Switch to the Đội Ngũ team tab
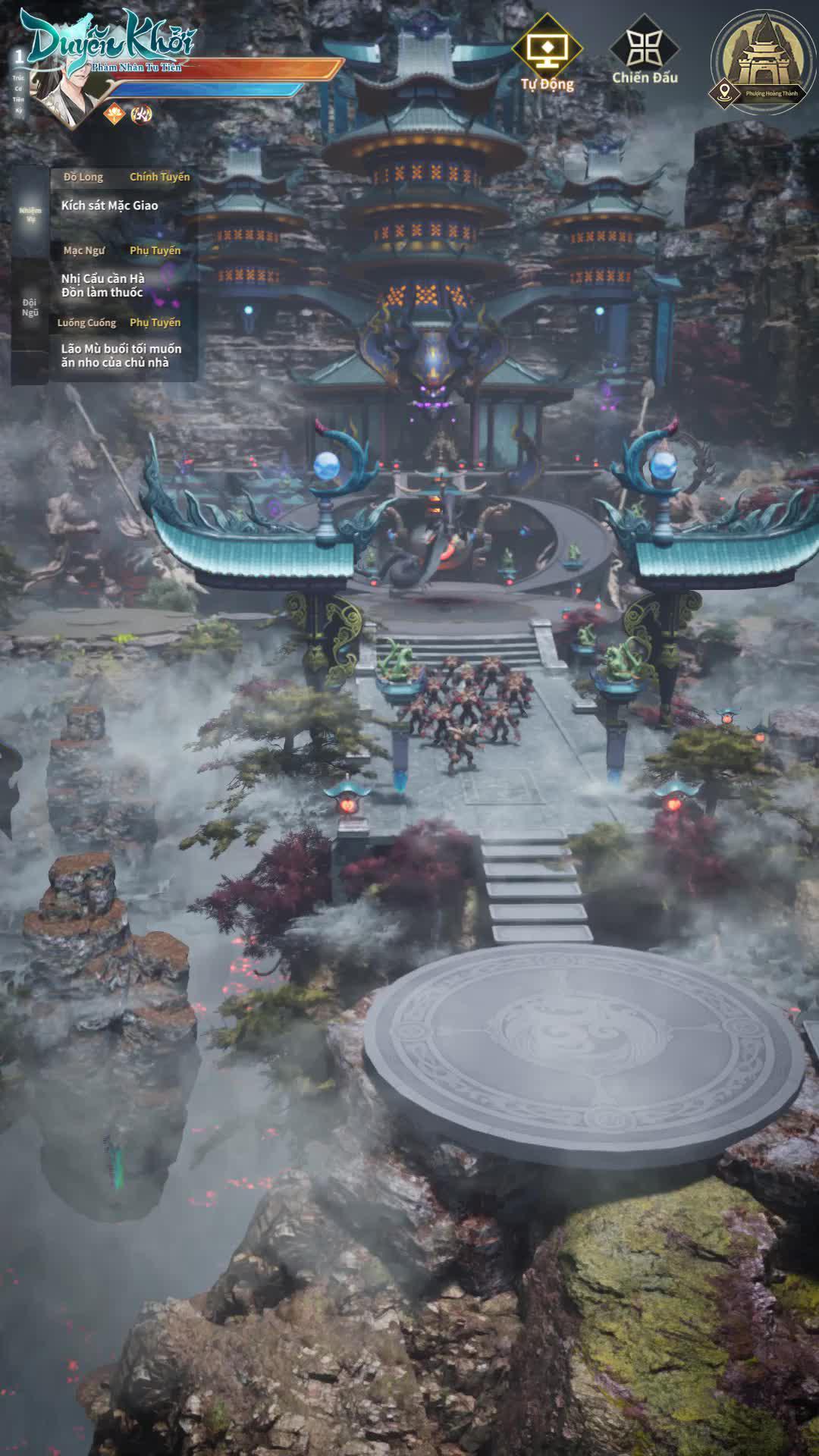Image resolution: width=819 pixels, height=1456 pixels. coord(30,307)
